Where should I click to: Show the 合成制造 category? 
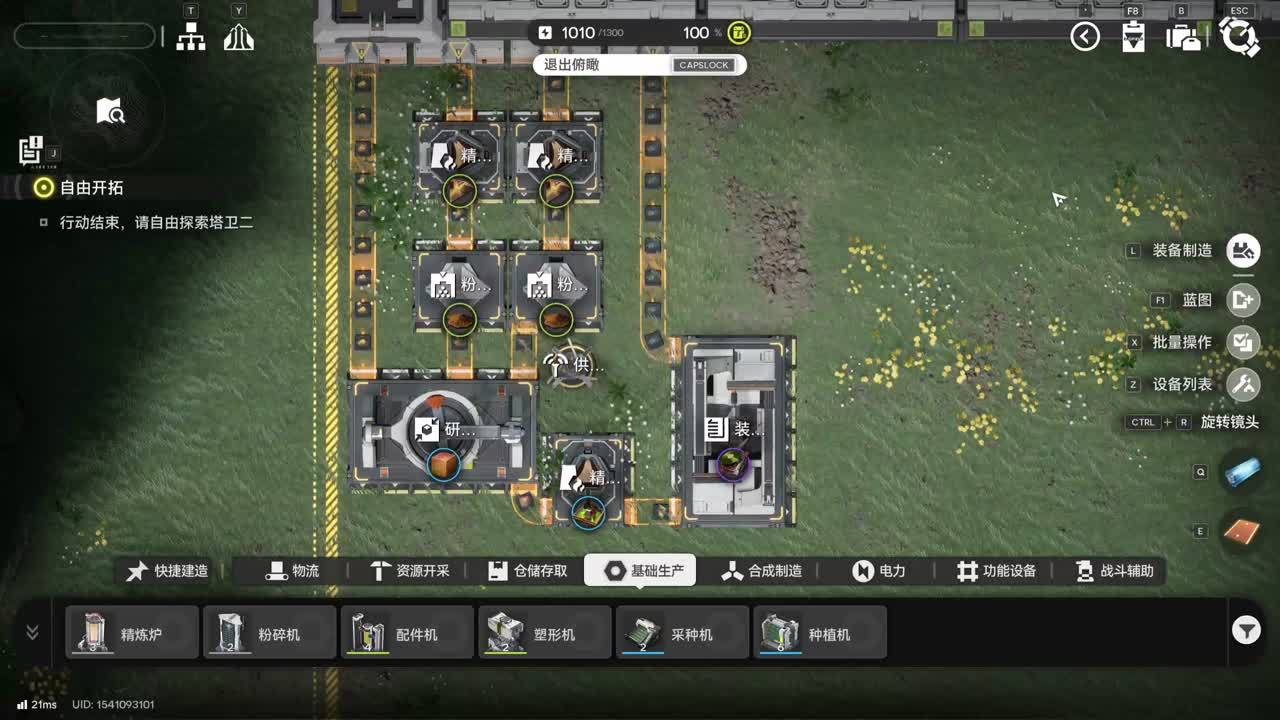coord(762,571)
